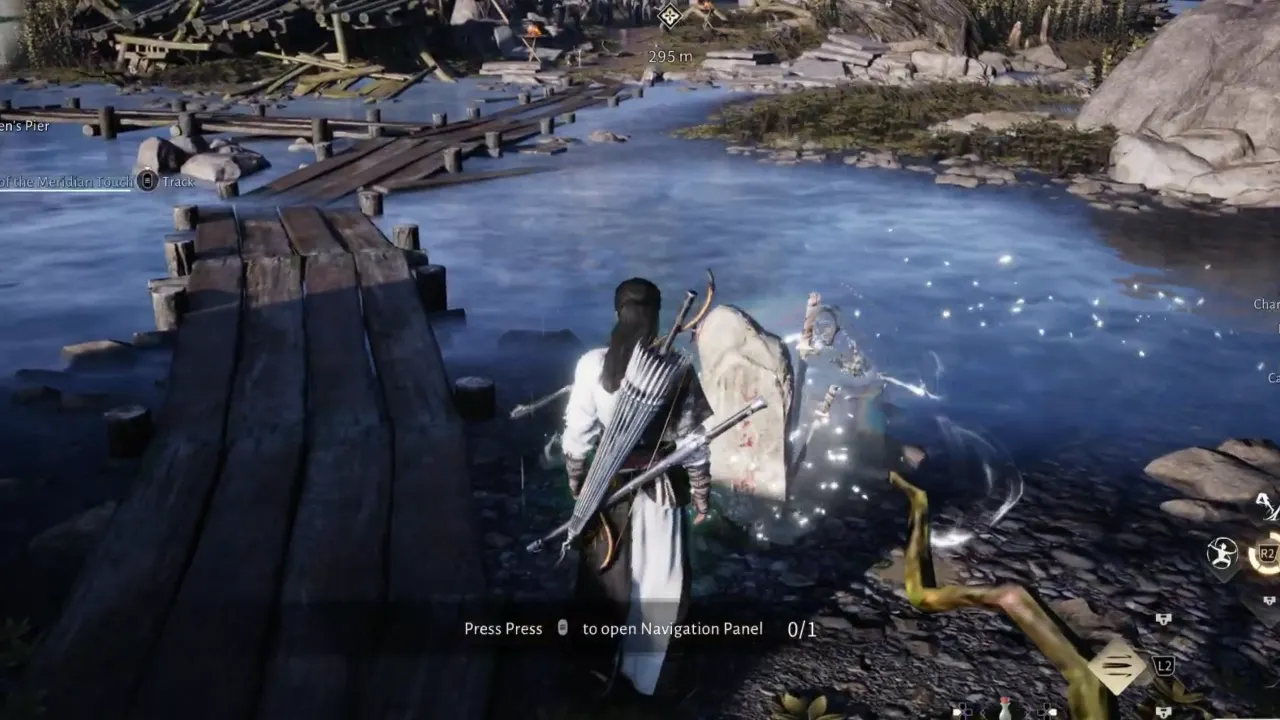Viewport: 1280px width, 720px height.
Task: Click the 295 m distance text below the marker
Action: click(x=668, y=56)
